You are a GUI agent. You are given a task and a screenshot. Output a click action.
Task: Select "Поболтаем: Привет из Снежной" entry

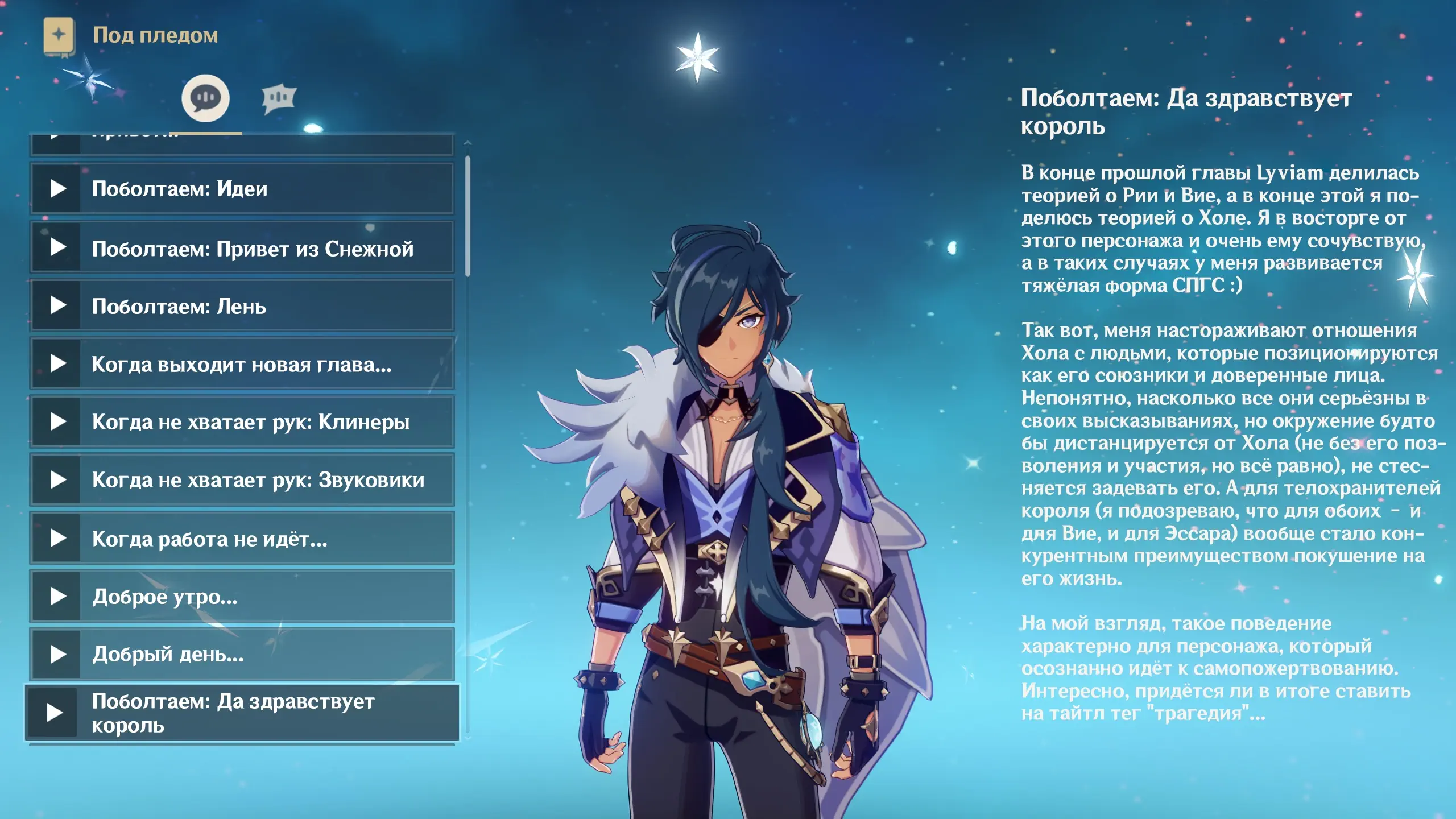click(x=242, y=248)
